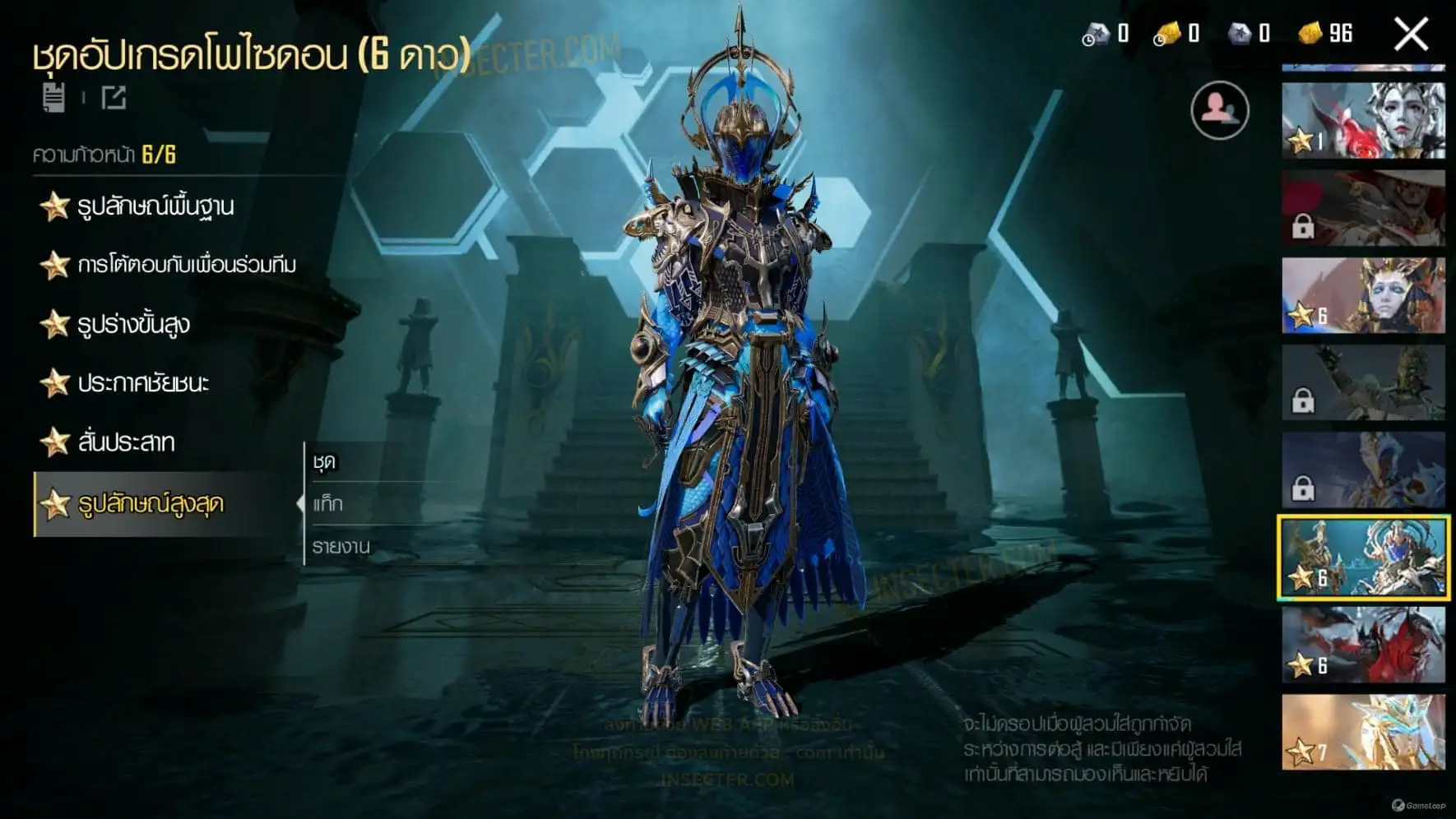The image size is (1456, 819).
Task: Select สั่นประสาท upgrade level
Action: 125,442
